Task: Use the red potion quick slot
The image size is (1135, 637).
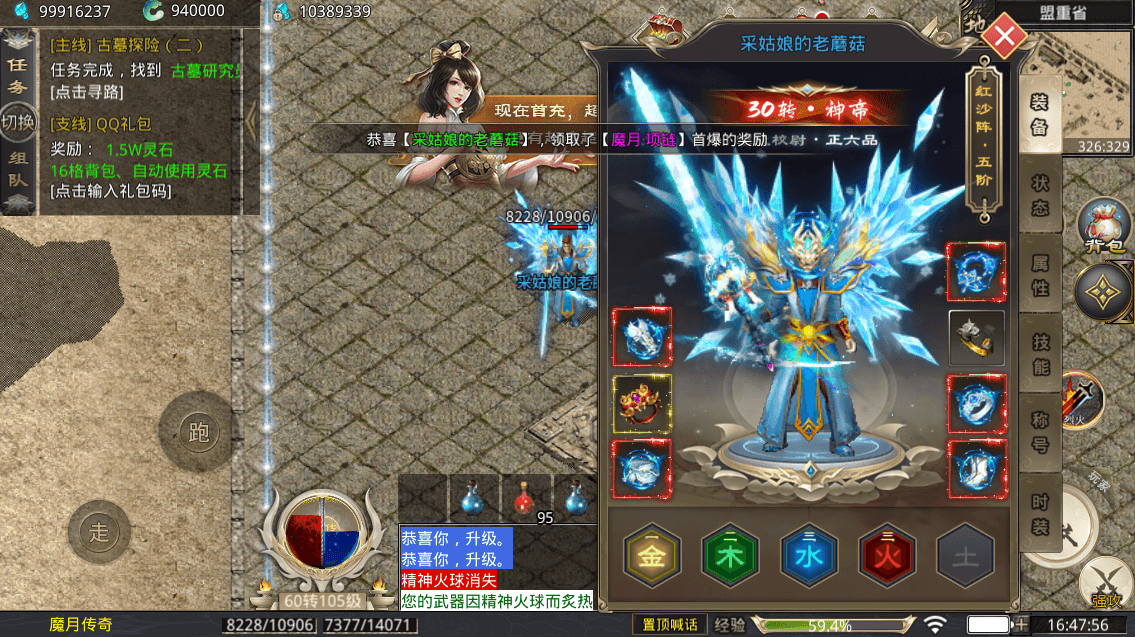Action: pos(524,495)
